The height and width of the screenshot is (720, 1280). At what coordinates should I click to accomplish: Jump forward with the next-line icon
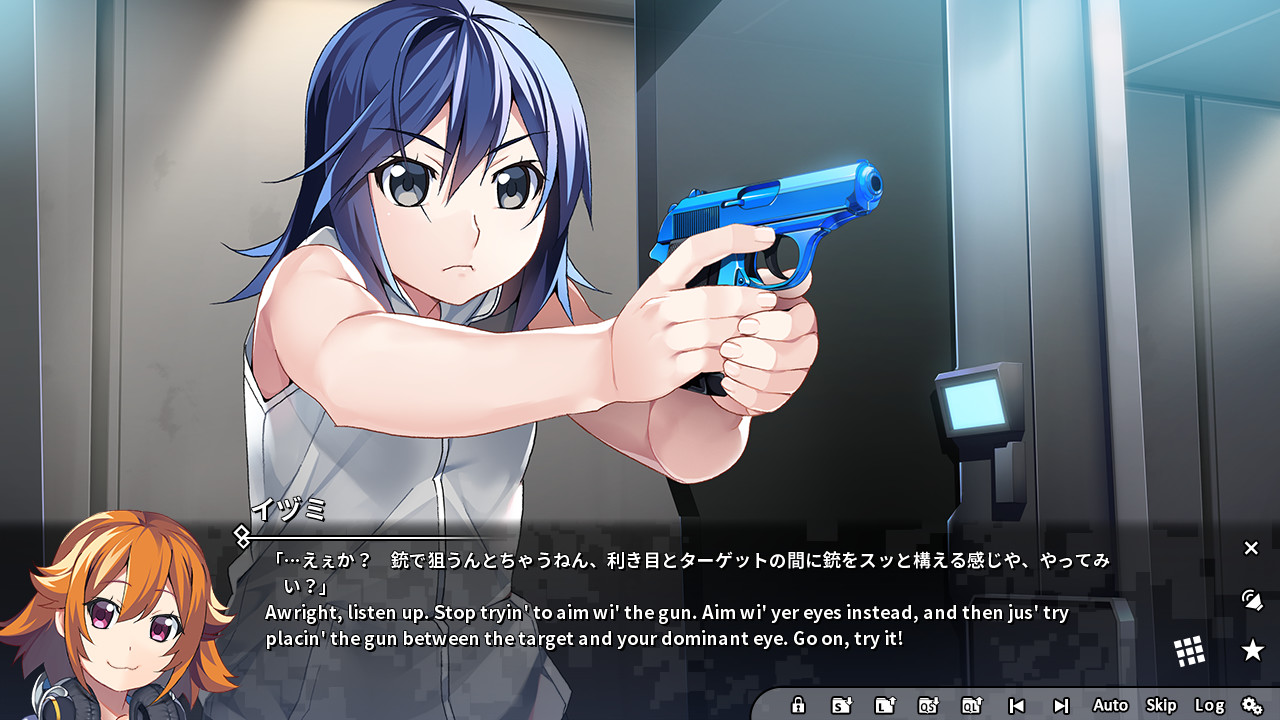coord(1061,705)
